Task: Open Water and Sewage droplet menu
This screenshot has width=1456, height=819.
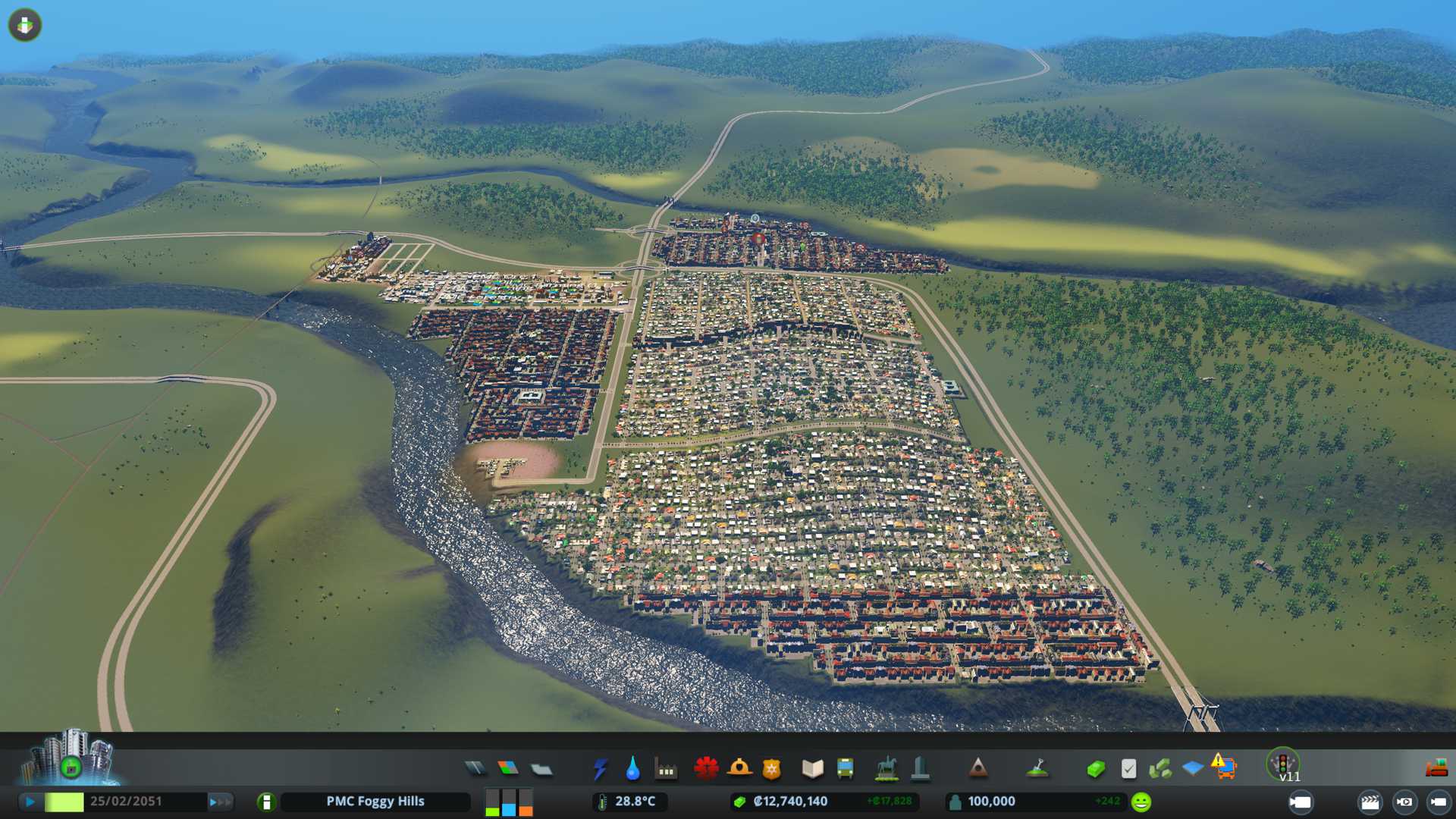Action: [x=632, y=769]
